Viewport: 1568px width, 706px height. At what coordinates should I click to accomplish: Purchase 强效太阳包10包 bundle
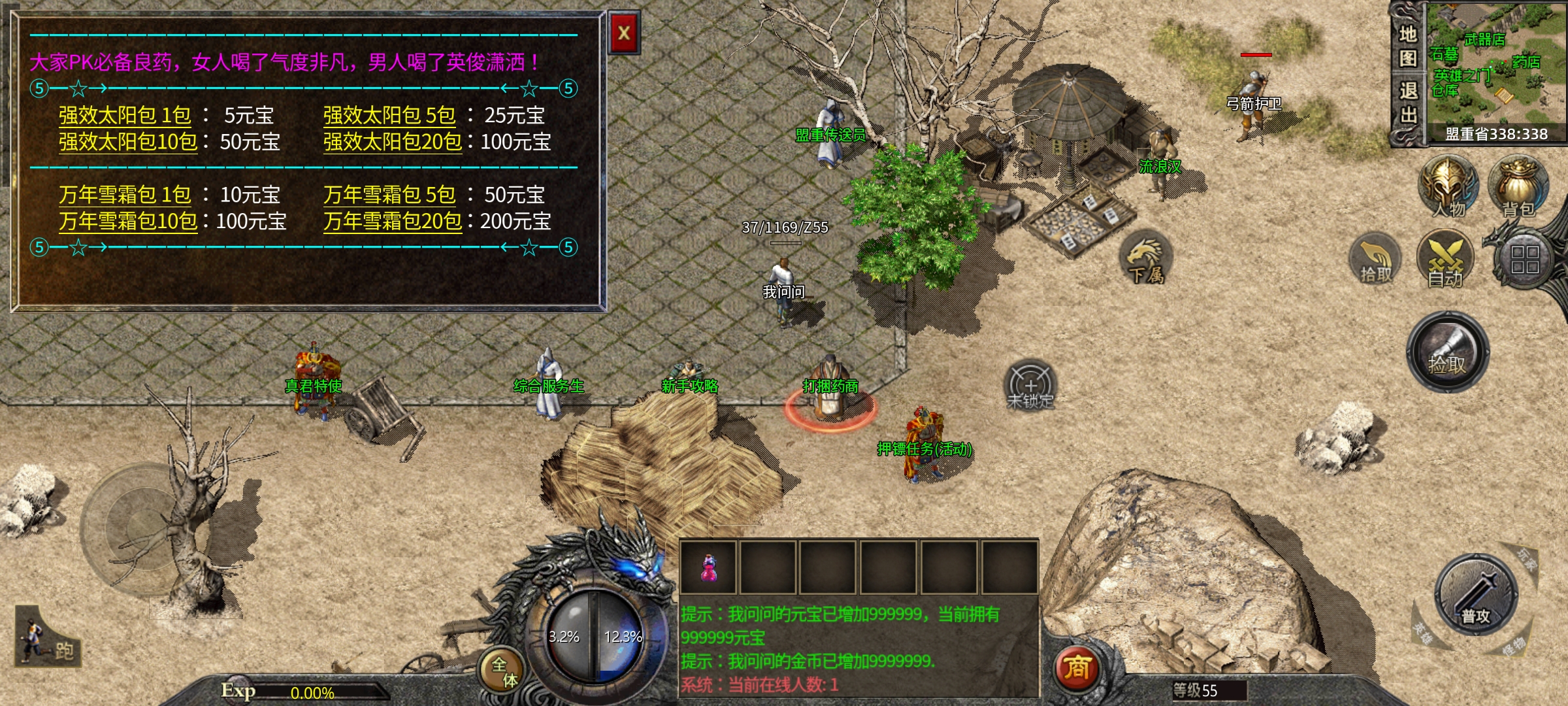click(128, 142)
